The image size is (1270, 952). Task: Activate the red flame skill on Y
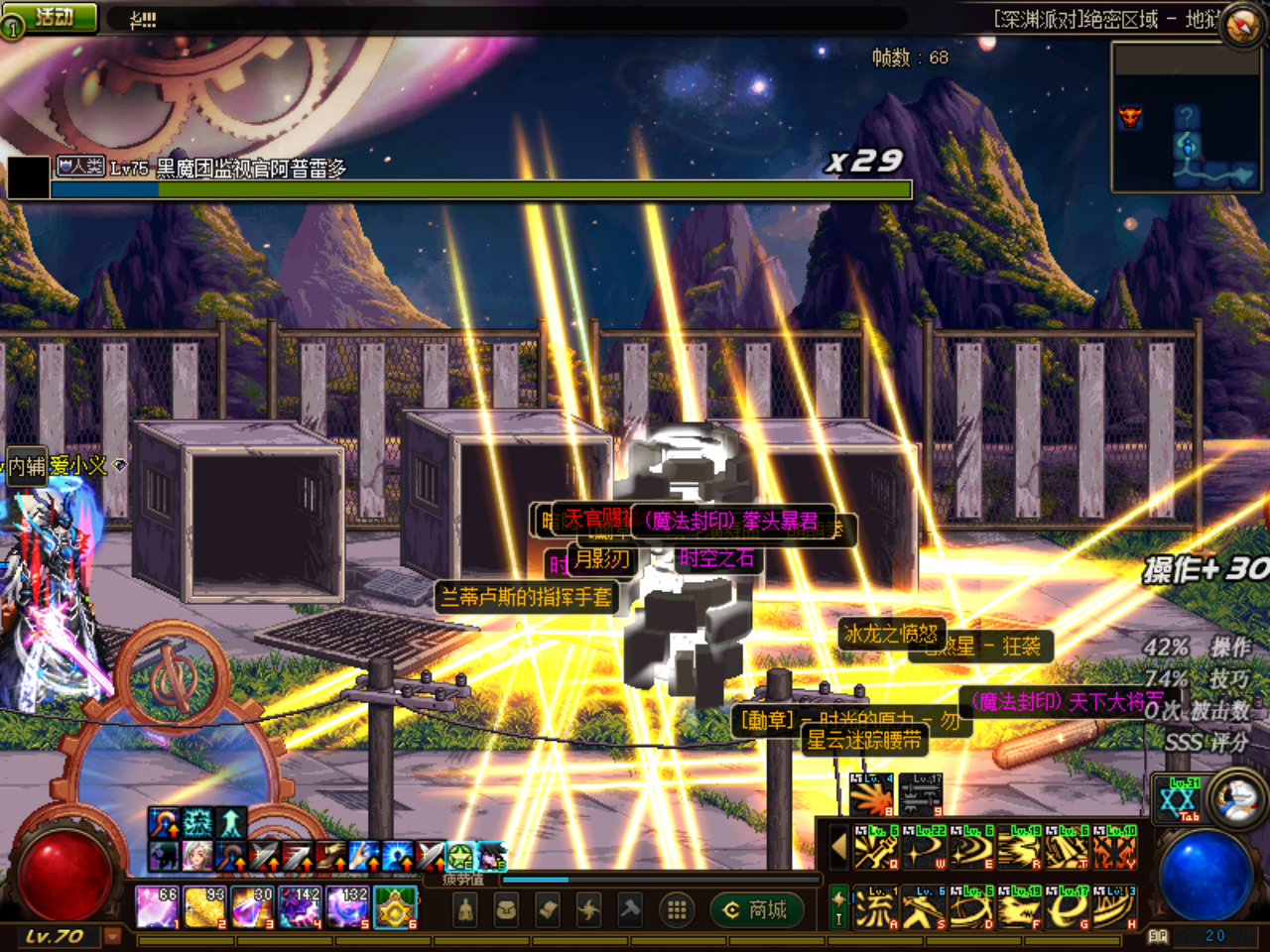1115,849
